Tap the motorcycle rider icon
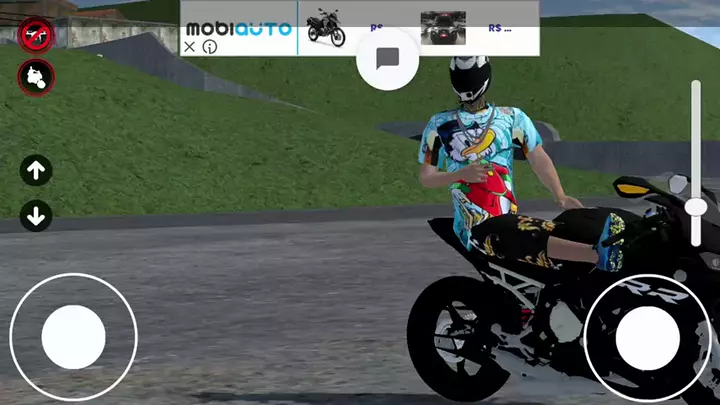Image resolution: width=720 pixels, height=405 pixels. [x=36, y=76]
